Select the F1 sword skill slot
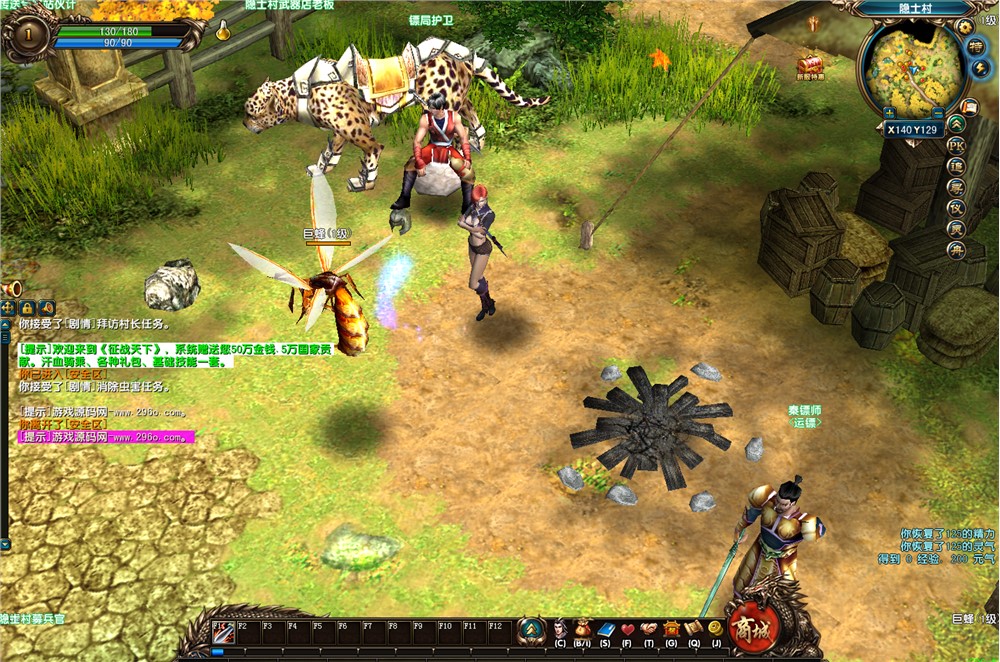Image resolution: width=1000 pixels, height=662 pixels. 223,632
